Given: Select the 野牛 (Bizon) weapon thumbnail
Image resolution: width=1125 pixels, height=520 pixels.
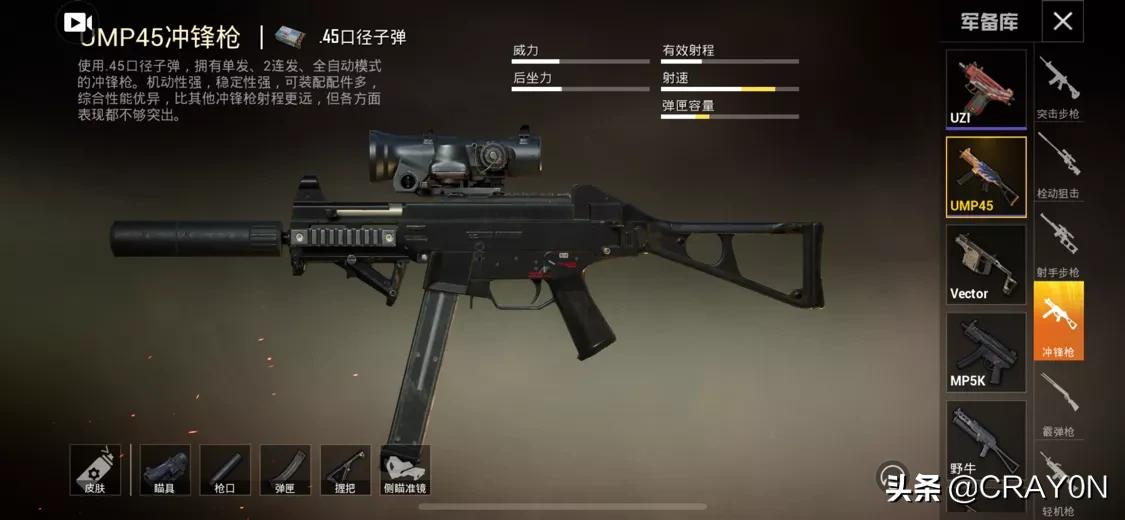Looking at the screenshot, I should coord(986,440).
